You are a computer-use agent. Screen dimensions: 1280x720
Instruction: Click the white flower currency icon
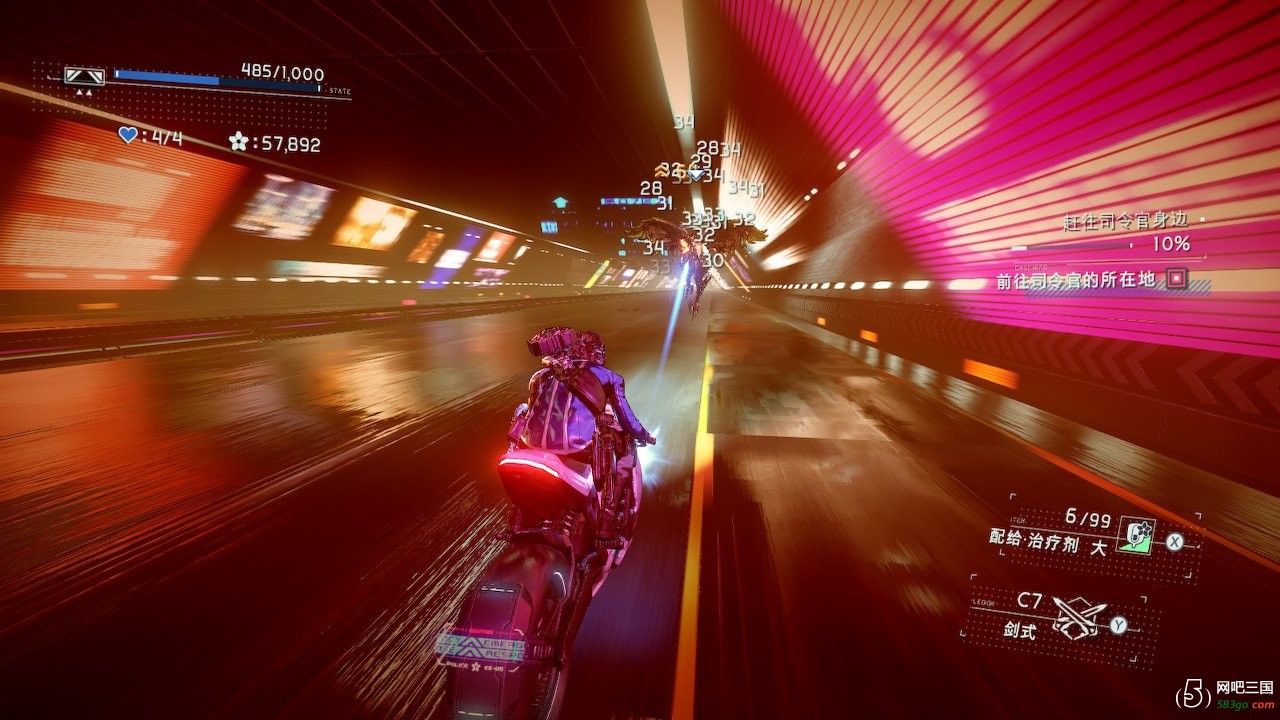point(238,142)
